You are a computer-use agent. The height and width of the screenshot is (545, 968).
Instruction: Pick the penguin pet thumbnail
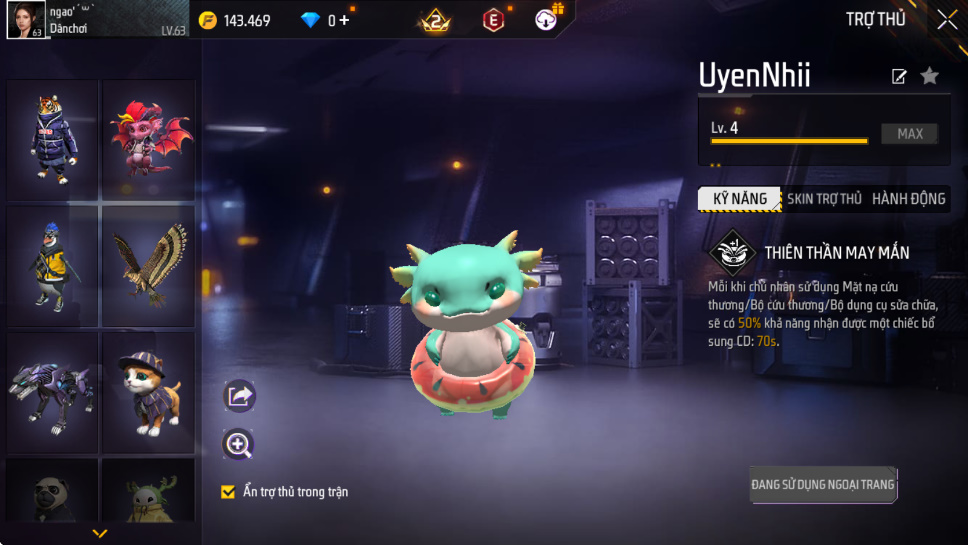pos(52,265)
